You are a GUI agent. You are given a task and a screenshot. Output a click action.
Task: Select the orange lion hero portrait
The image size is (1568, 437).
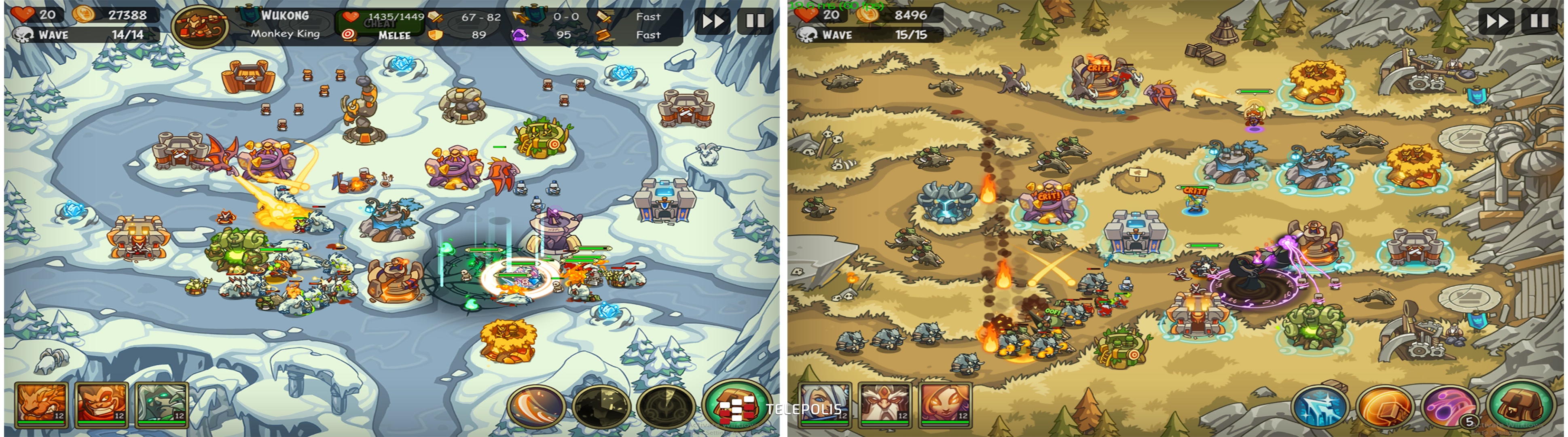41,404
